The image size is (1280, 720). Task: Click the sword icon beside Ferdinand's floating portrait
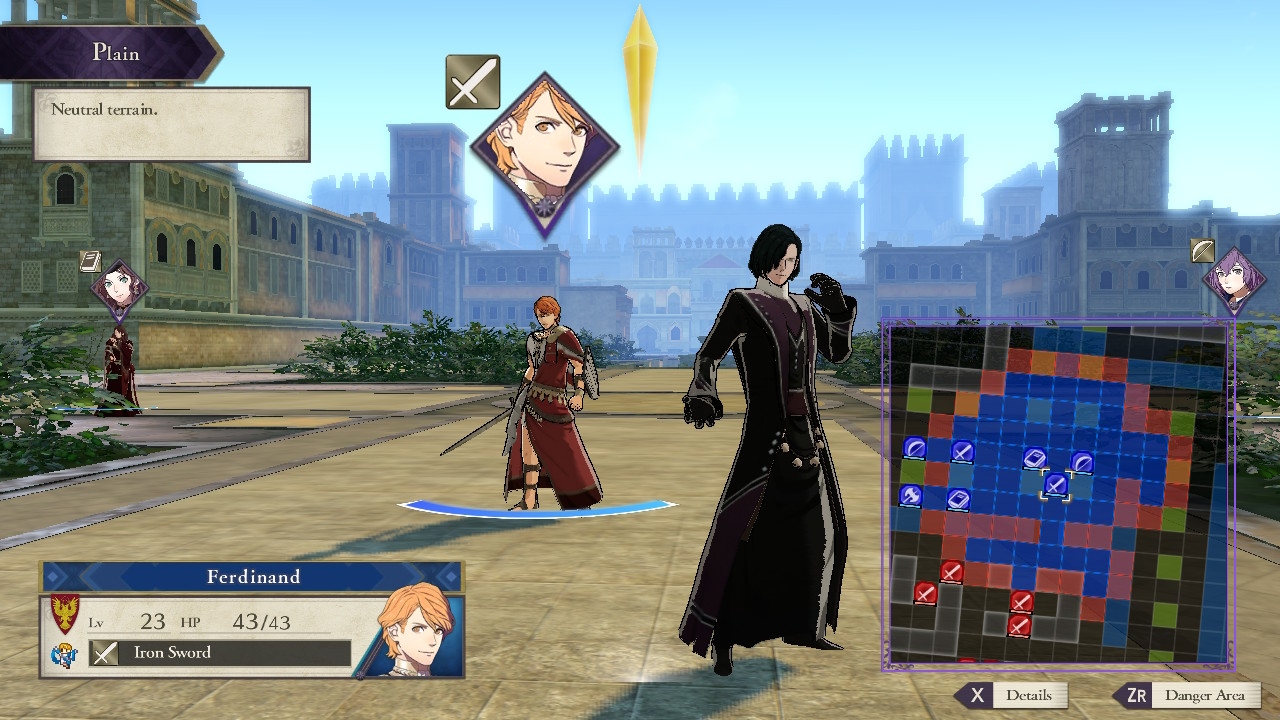472,82
